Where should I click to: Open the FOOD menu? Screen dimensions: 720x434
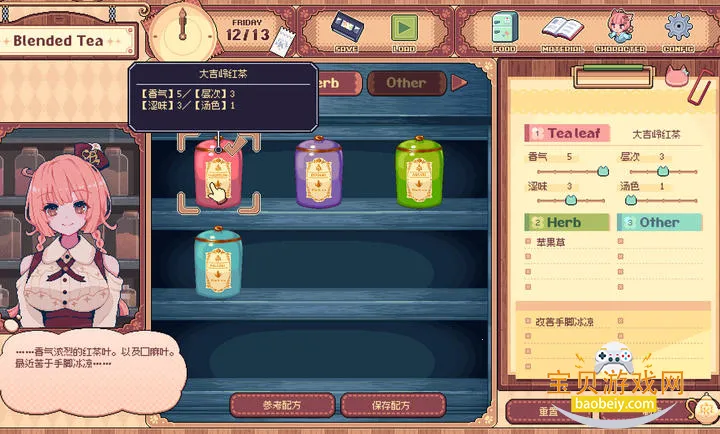click(504, 29)
